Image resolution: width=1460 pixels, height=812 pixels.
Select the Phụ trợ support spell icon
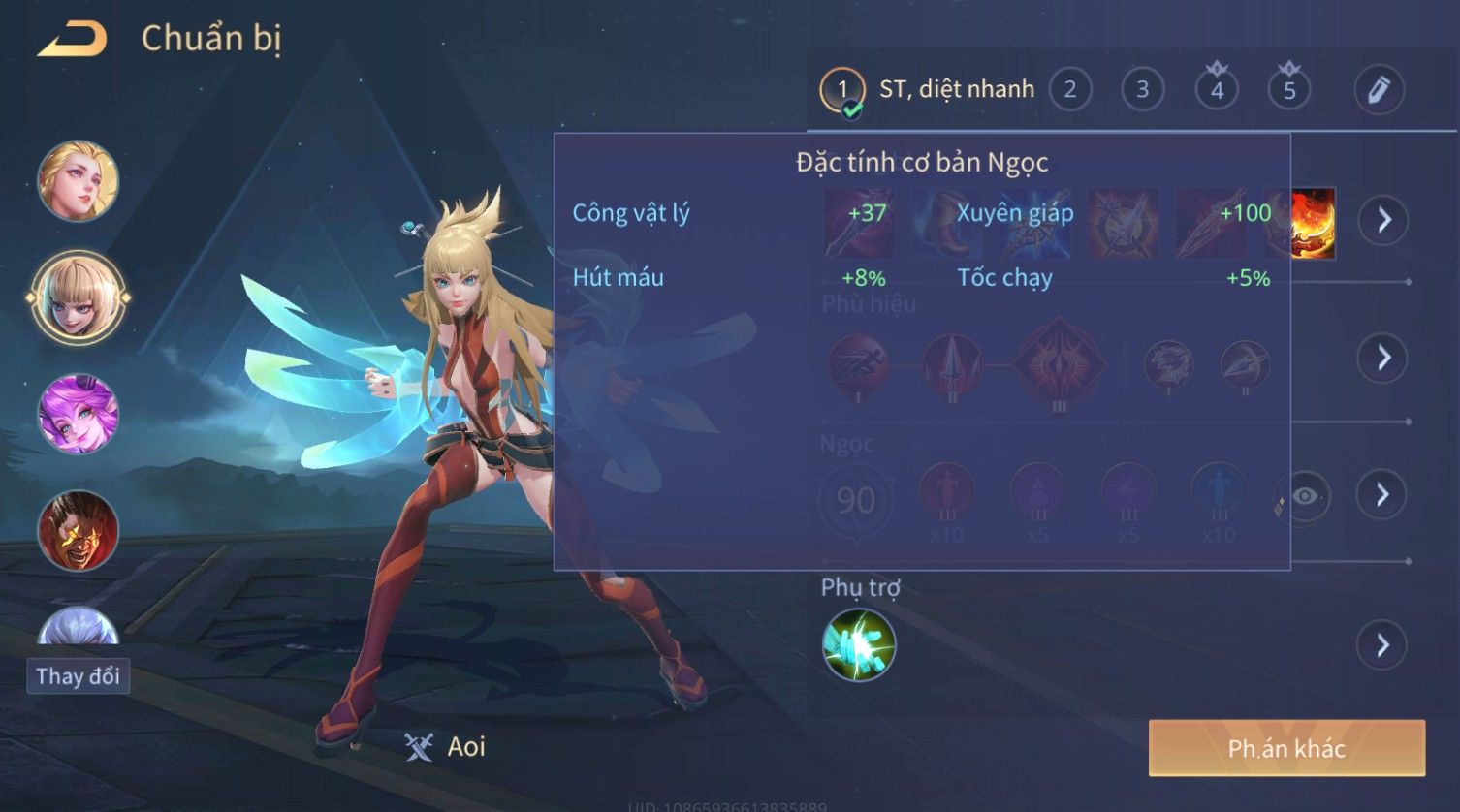click(x=859, y=645)
